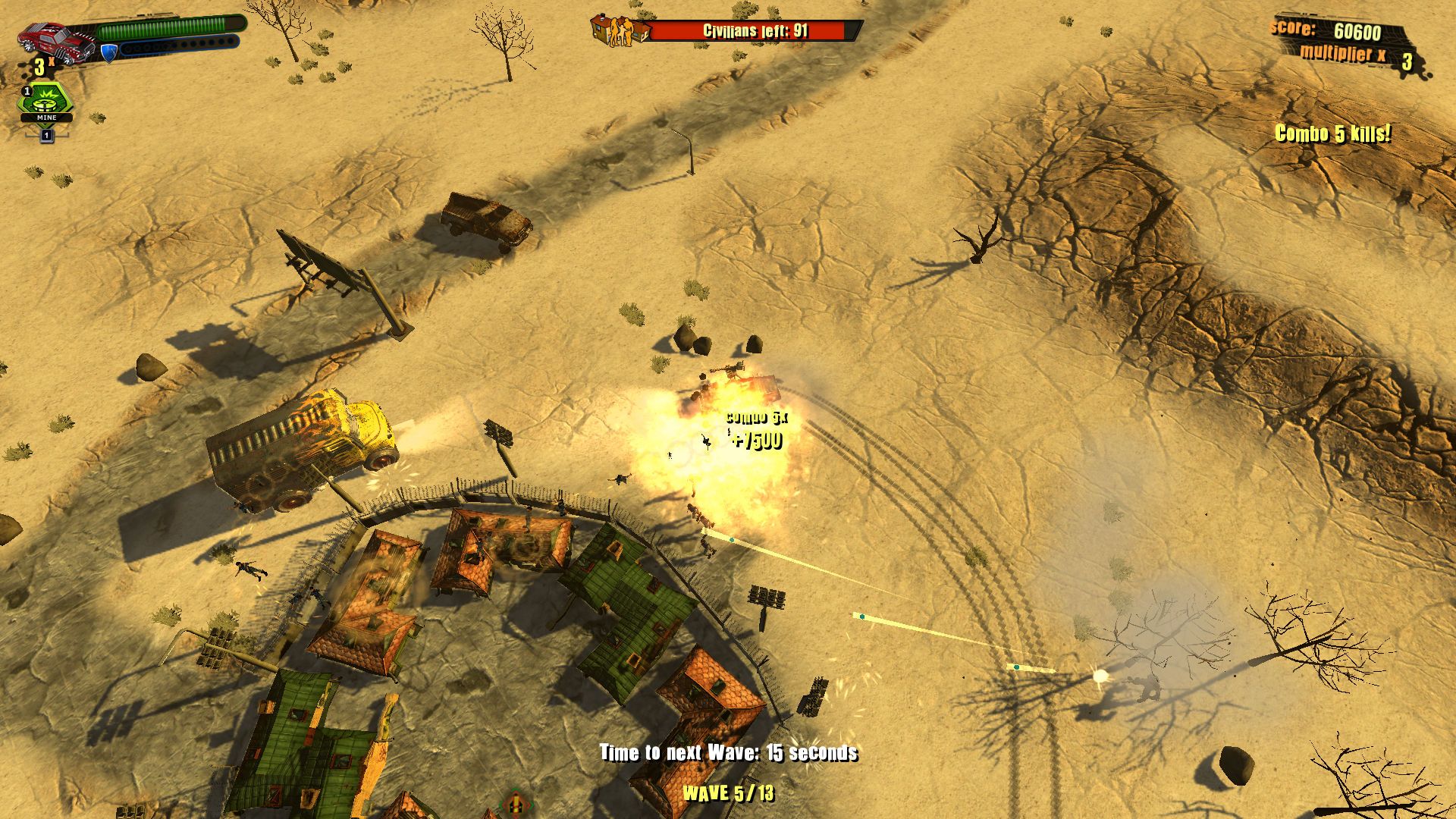Click the explosion graphic on the Mine badge
The image size is (1456, 819).
tap(48, 96)
